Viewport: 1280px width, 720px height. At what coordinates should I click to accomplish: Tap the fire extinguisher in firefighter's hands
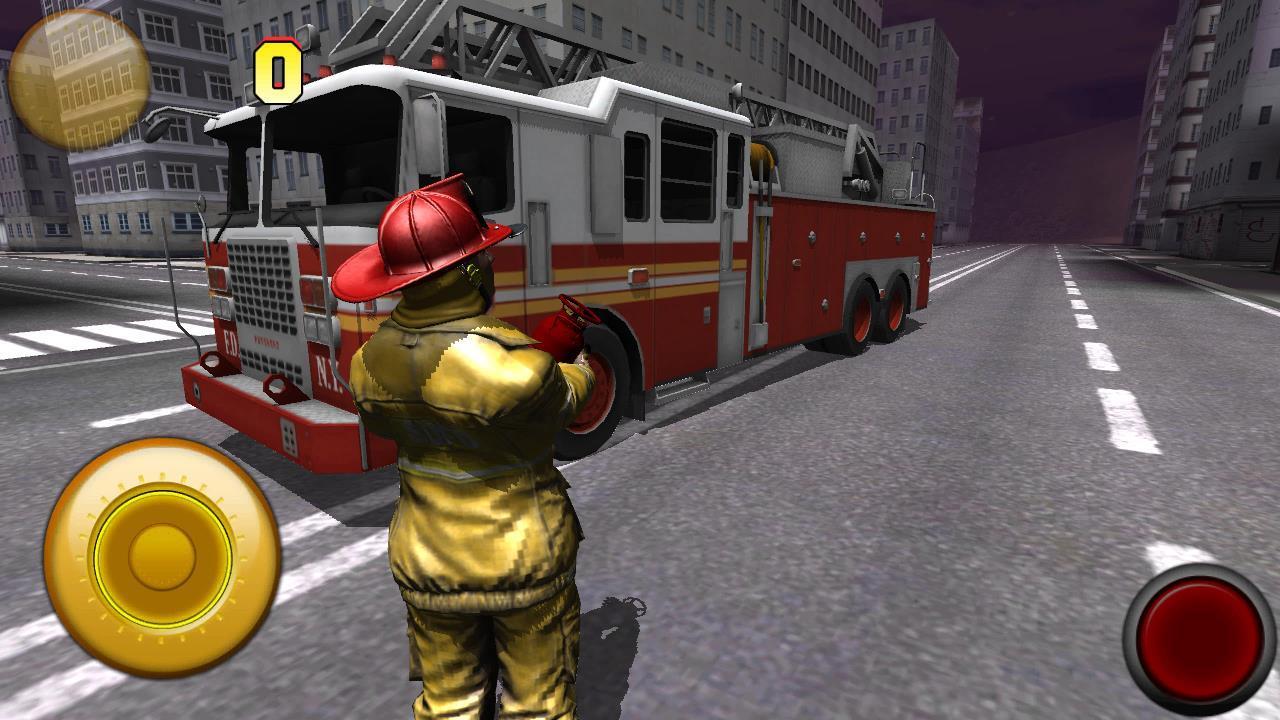563,330
